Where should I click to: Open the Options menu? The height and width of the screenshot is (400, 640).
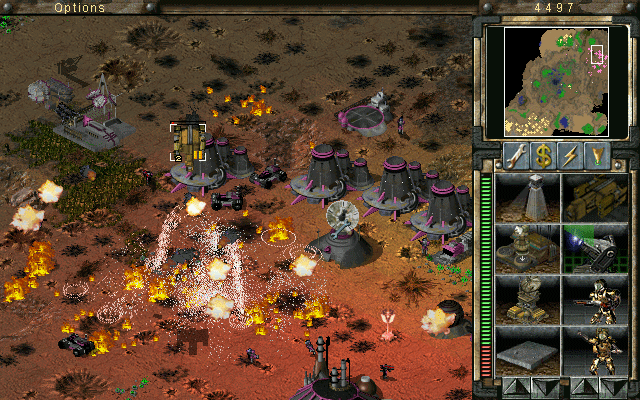coord(79,7)
